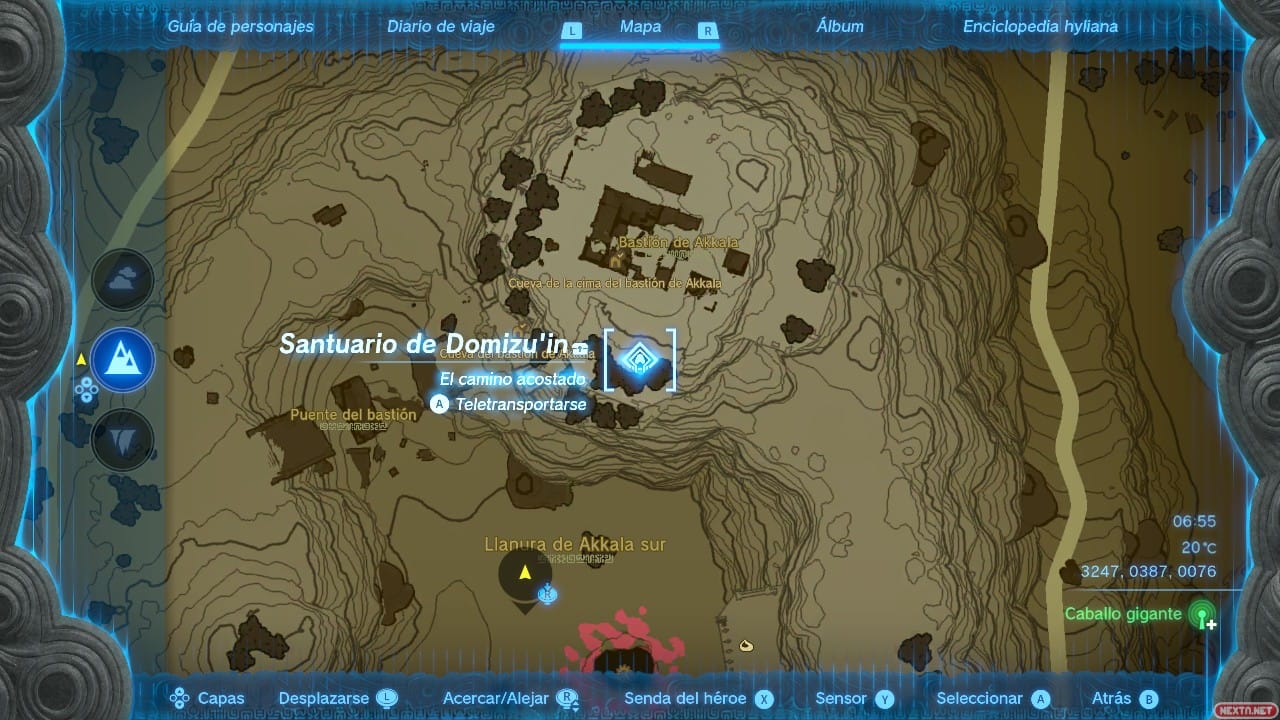Select the surface layer mountain icon

point(123,360)
